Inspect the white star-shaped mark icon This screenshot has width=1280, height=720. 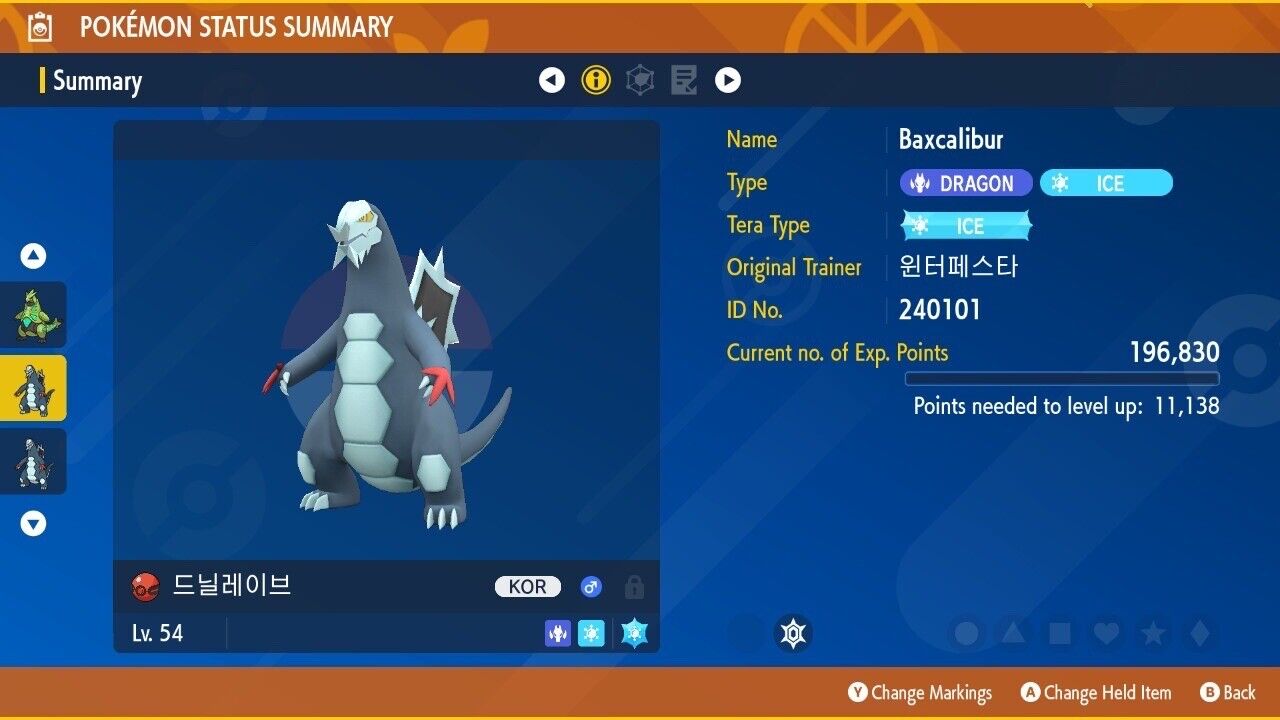(793, 633)
